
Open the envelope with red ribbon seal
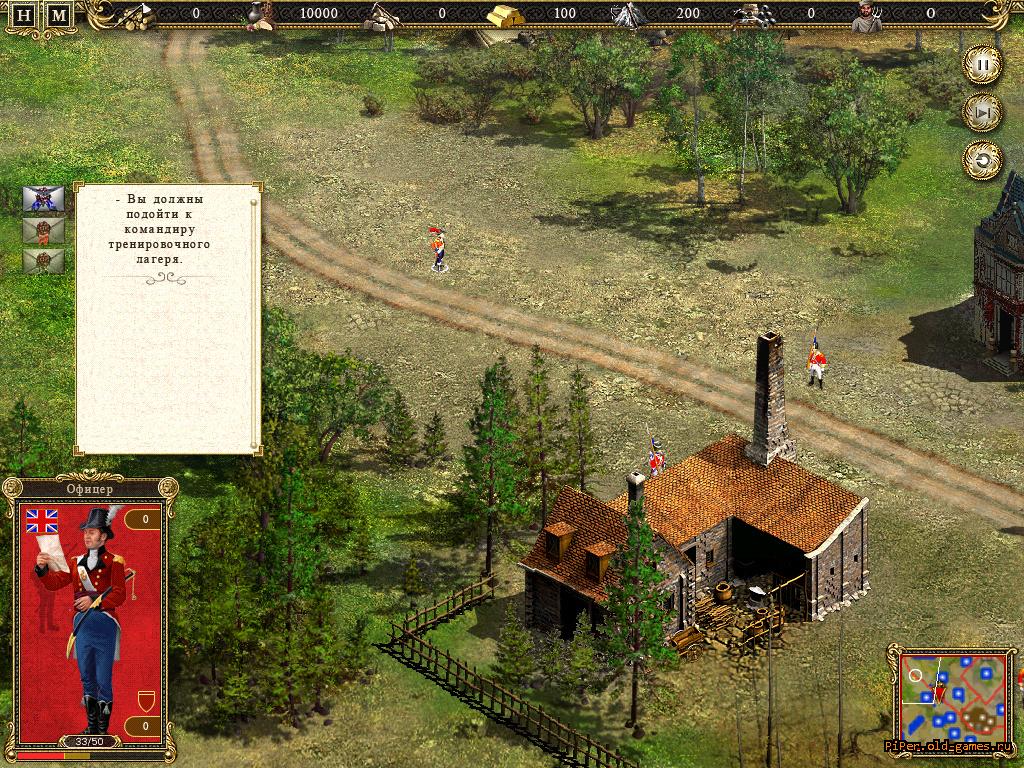43,230
